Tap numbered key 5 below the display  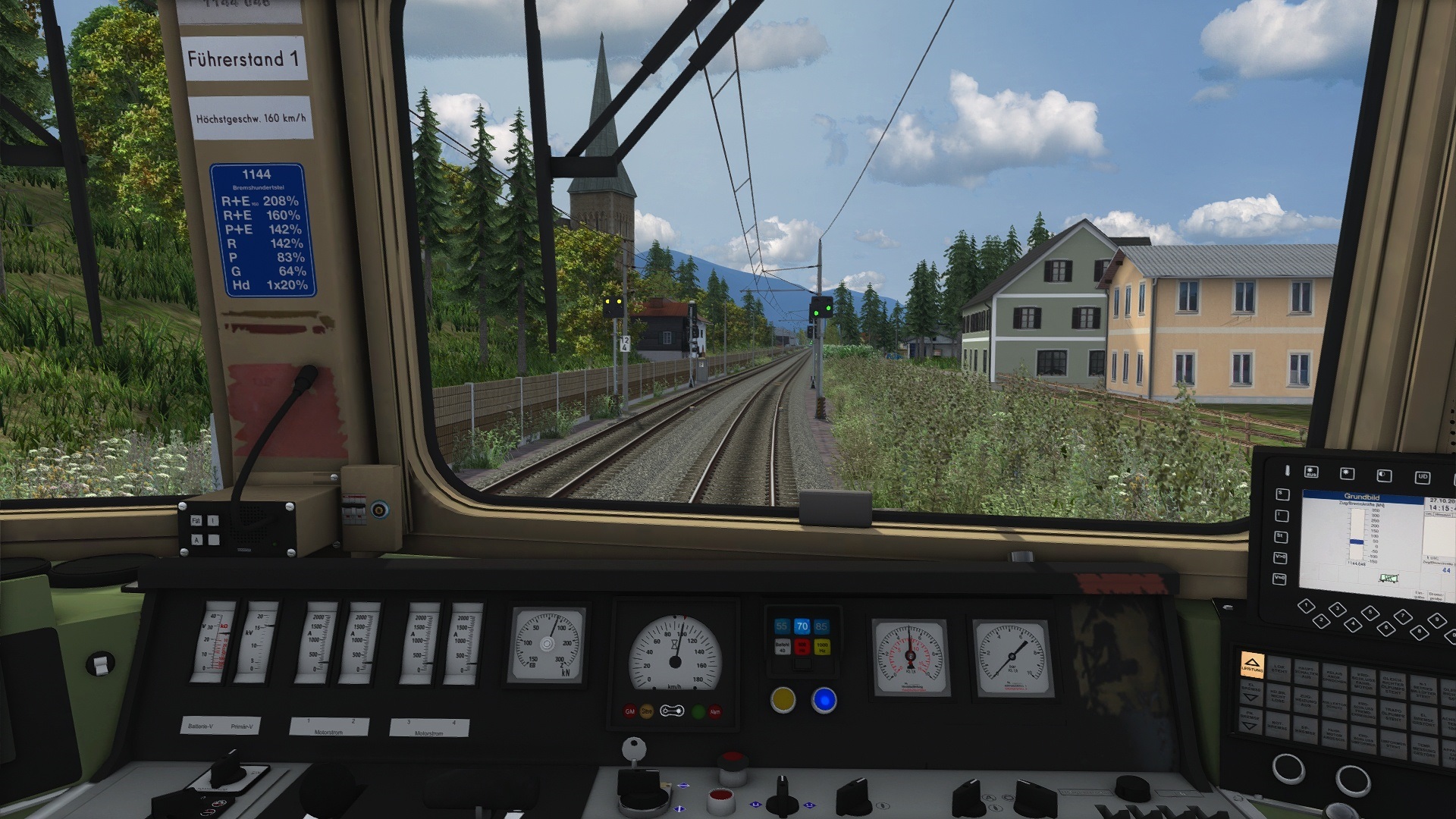click(x=1370, y=612)
